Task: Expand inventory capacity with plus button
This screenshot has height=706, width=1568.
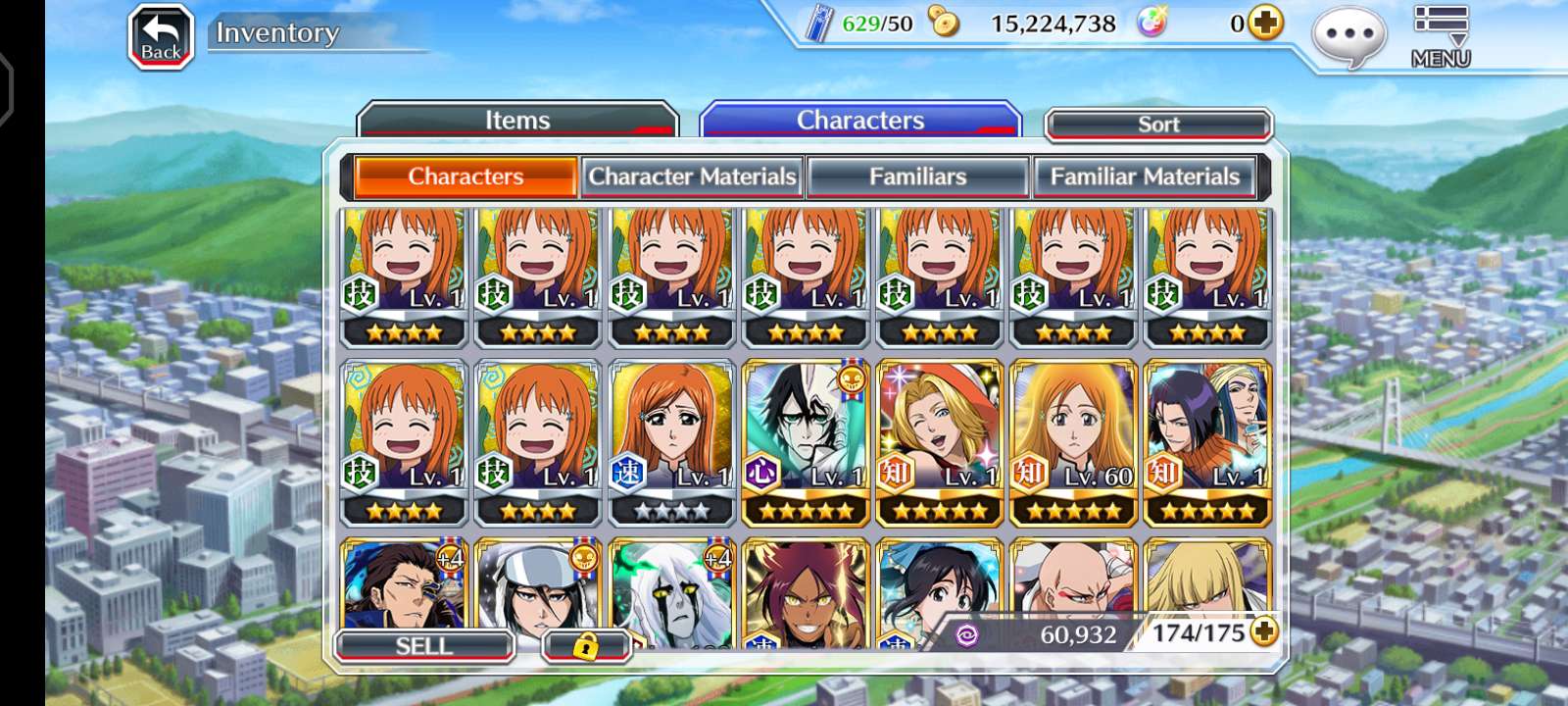Action: [x=1264, y=632]
